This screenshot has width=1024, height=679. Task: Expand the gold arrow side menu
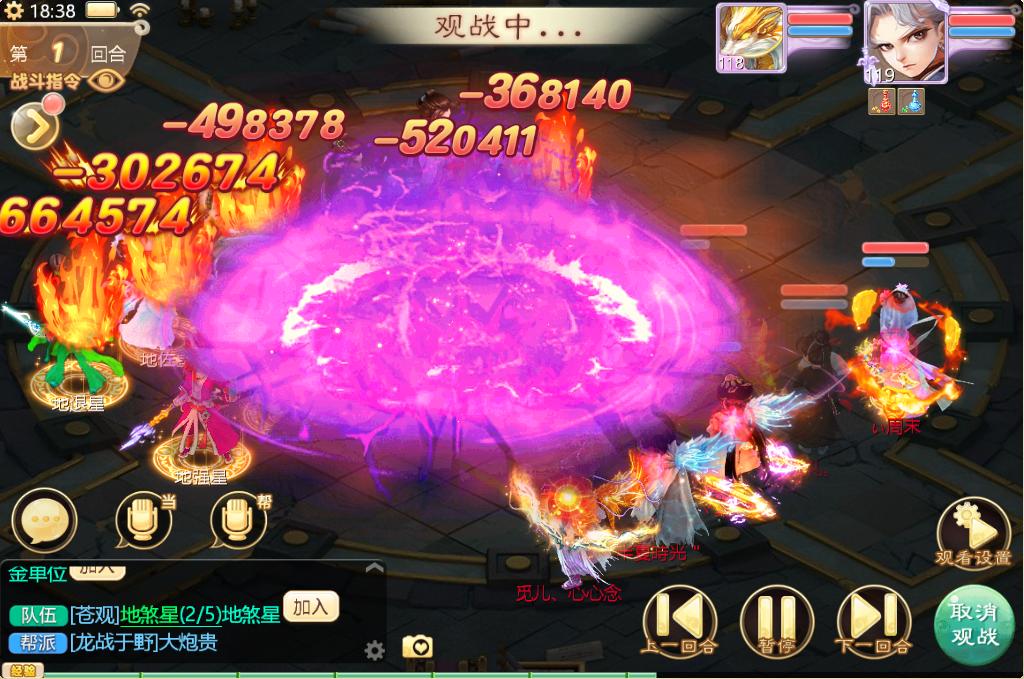[34, 127]
